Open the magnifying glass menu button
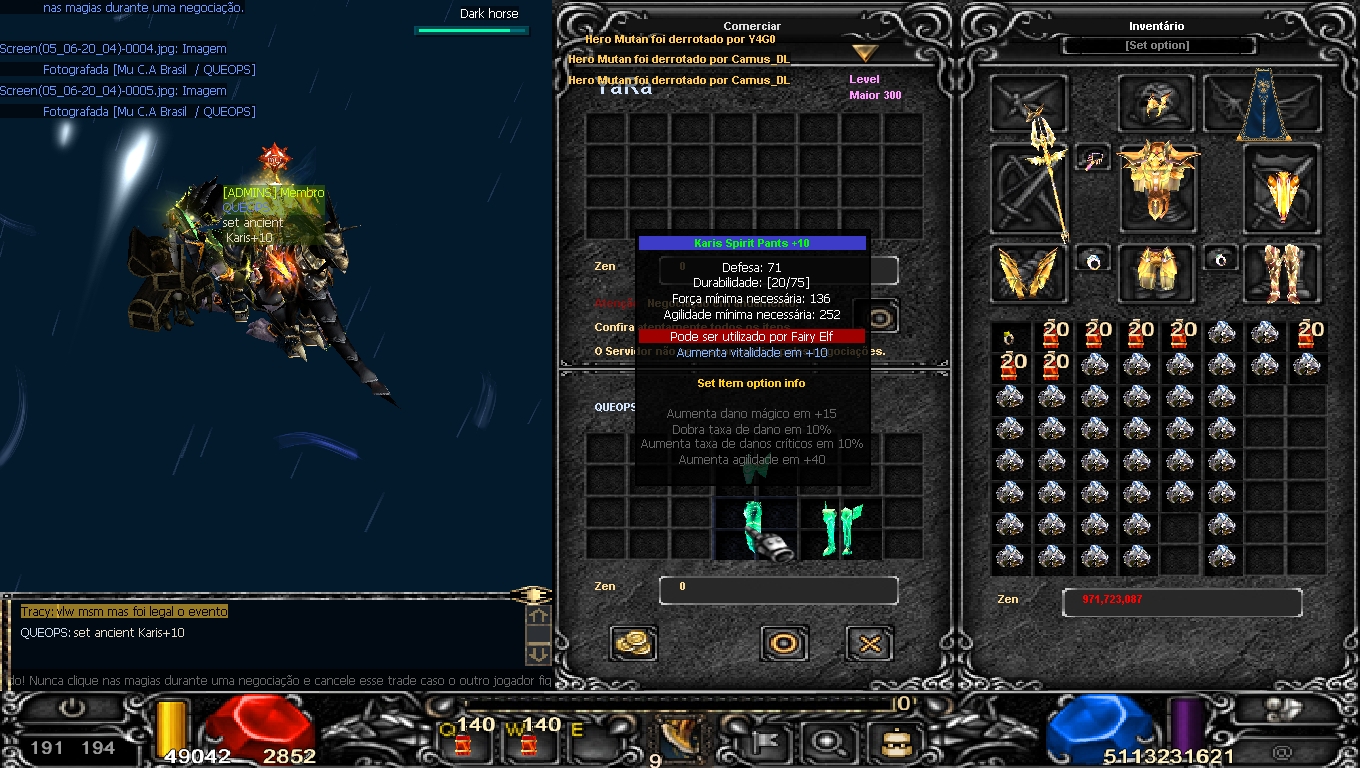This screenshot has height=768, width=1360. pyautogui.click(x=829, y=741)
